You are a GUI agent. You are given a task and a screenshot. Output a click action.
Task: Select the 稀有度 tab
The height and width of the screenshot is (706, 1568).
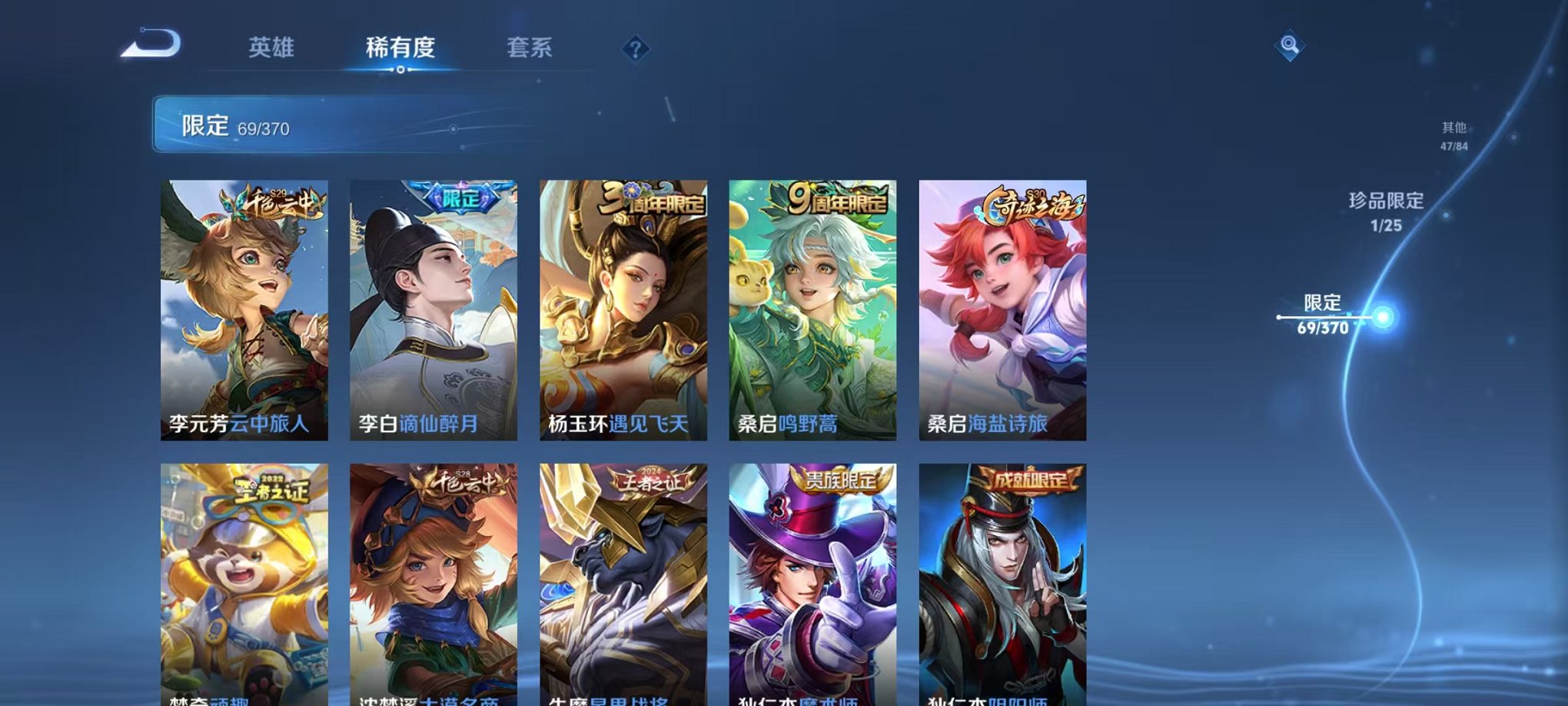(400, 46)
